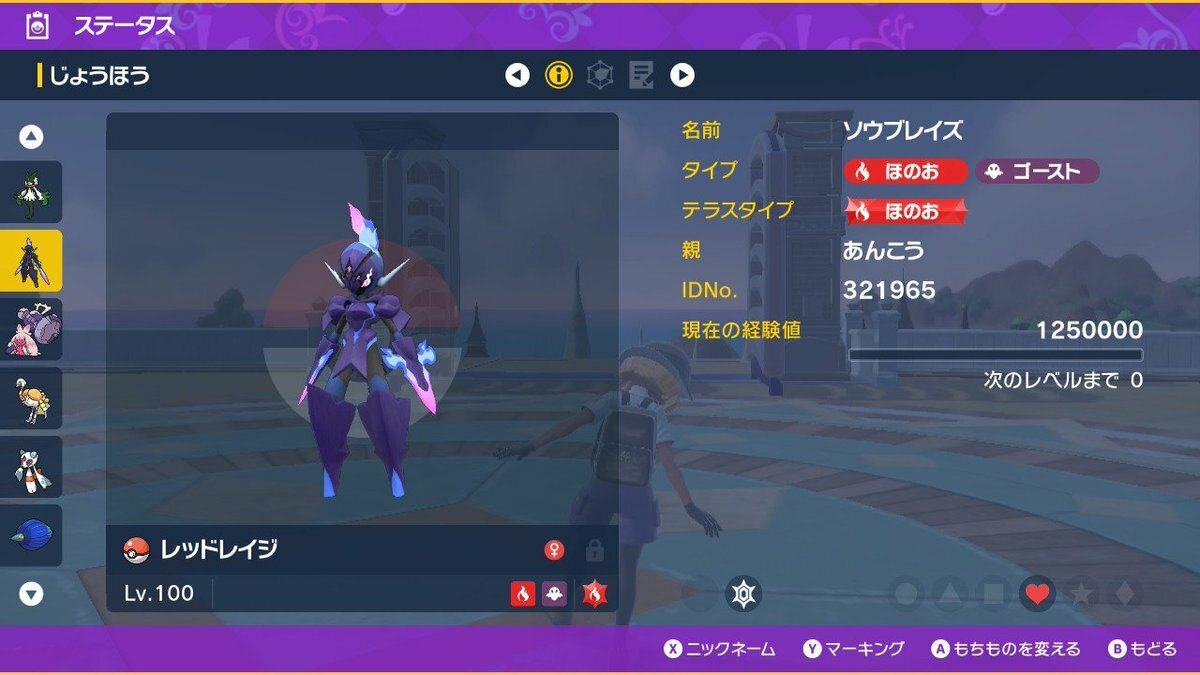Pick the Espathra party slot

pos(31,398)
